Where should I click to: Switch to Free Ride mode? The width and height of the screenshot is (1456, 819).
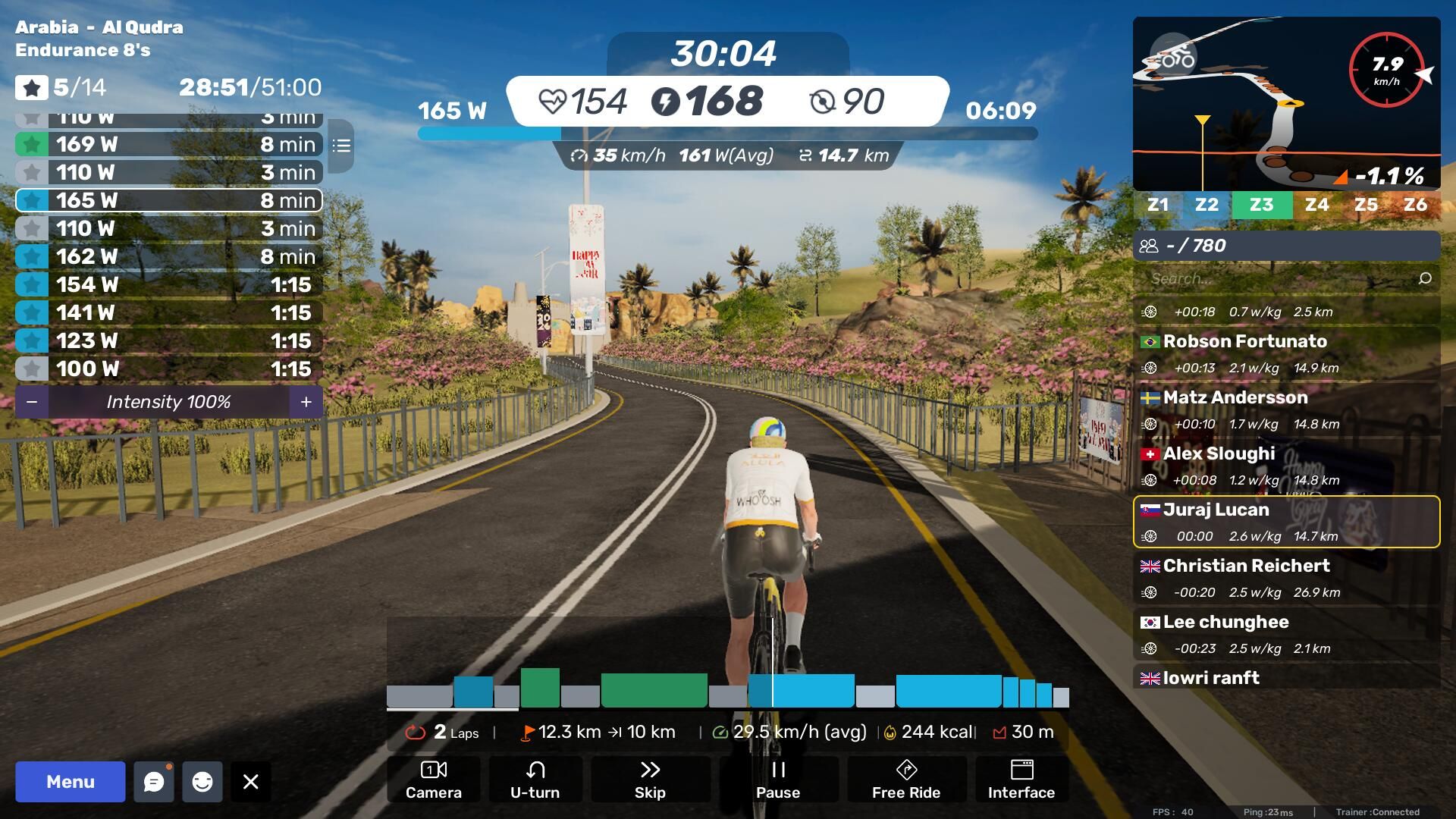point(906,780)
